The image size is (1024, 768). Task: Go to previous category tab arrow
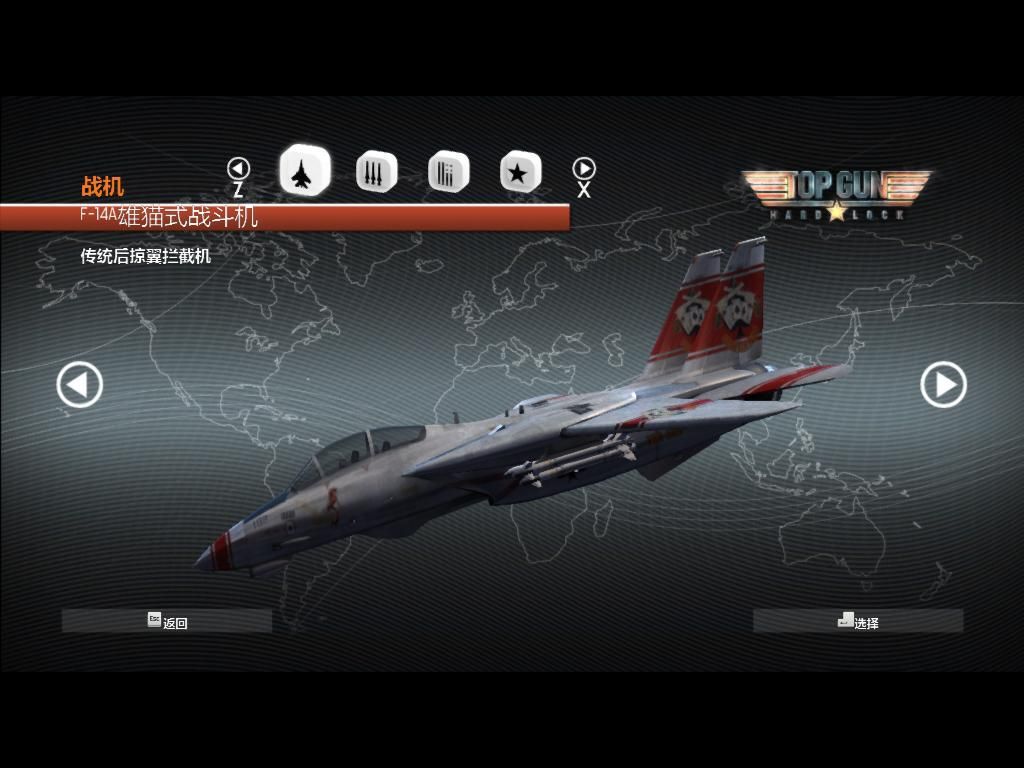tap(238, 169)
